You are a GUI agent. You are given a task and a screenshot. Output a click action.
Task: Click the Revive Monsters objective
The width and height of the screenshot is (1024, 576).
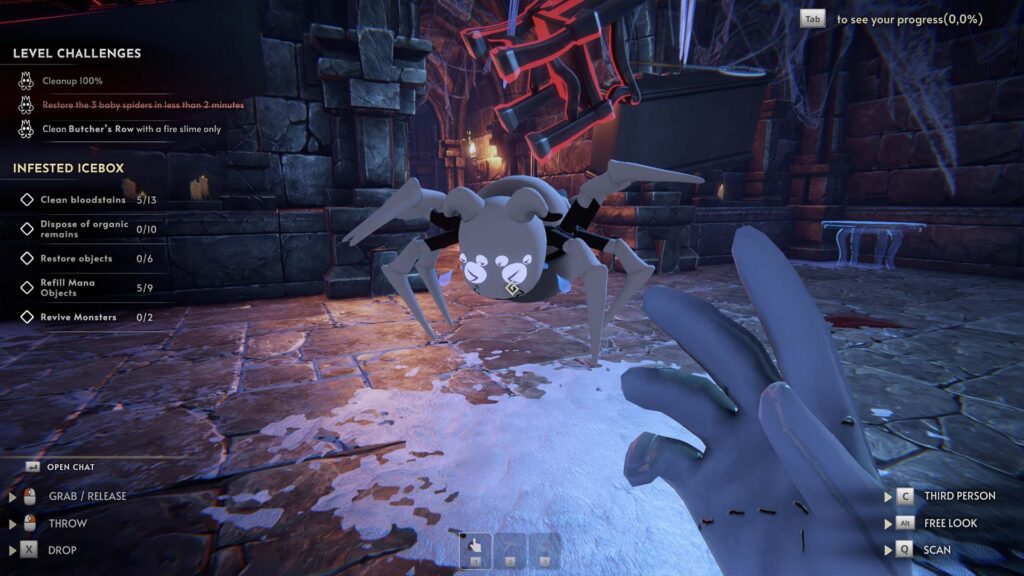(x=78, y=317)
